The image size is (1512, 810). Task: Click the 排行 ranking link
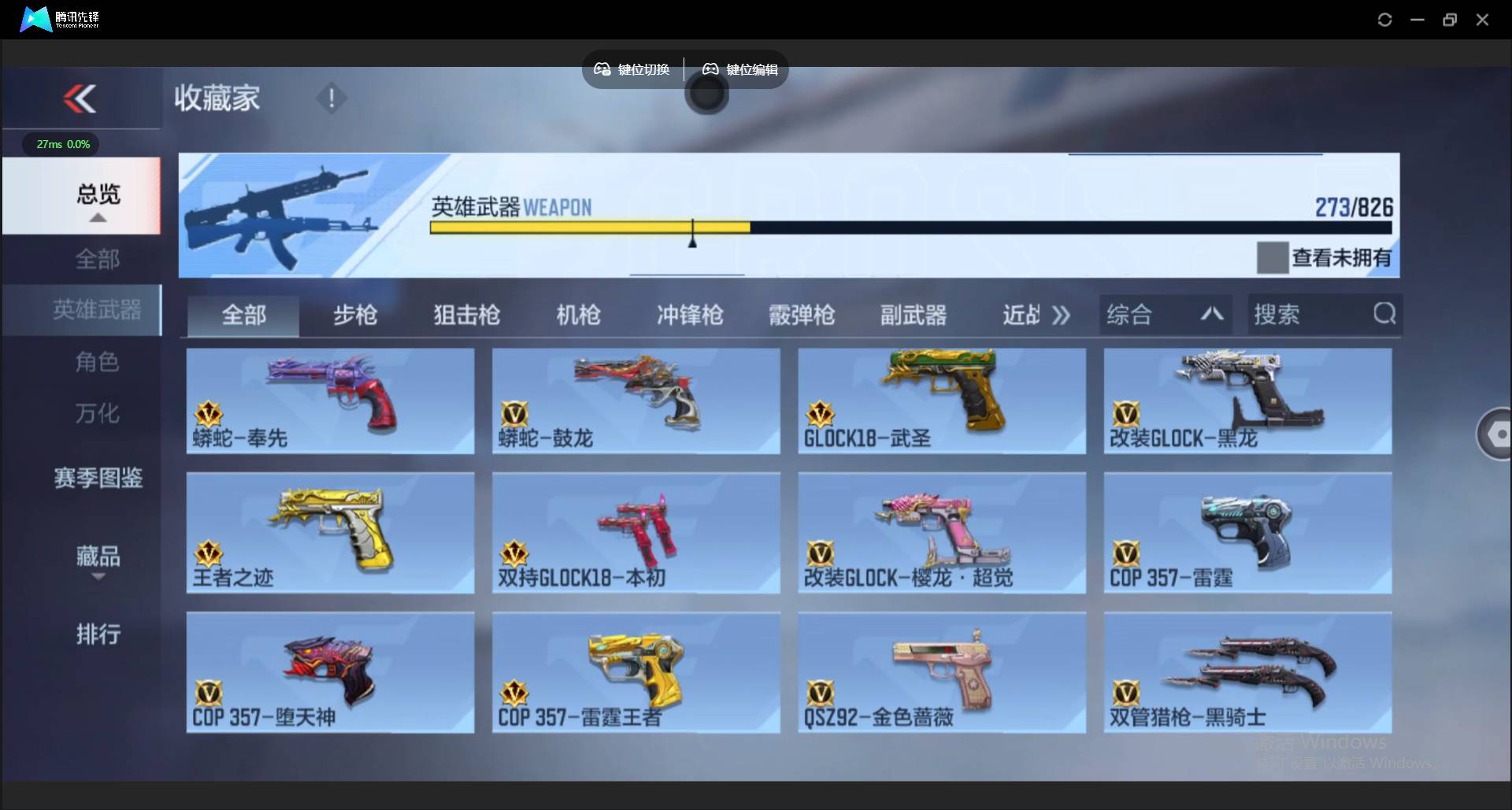[98, 634]
